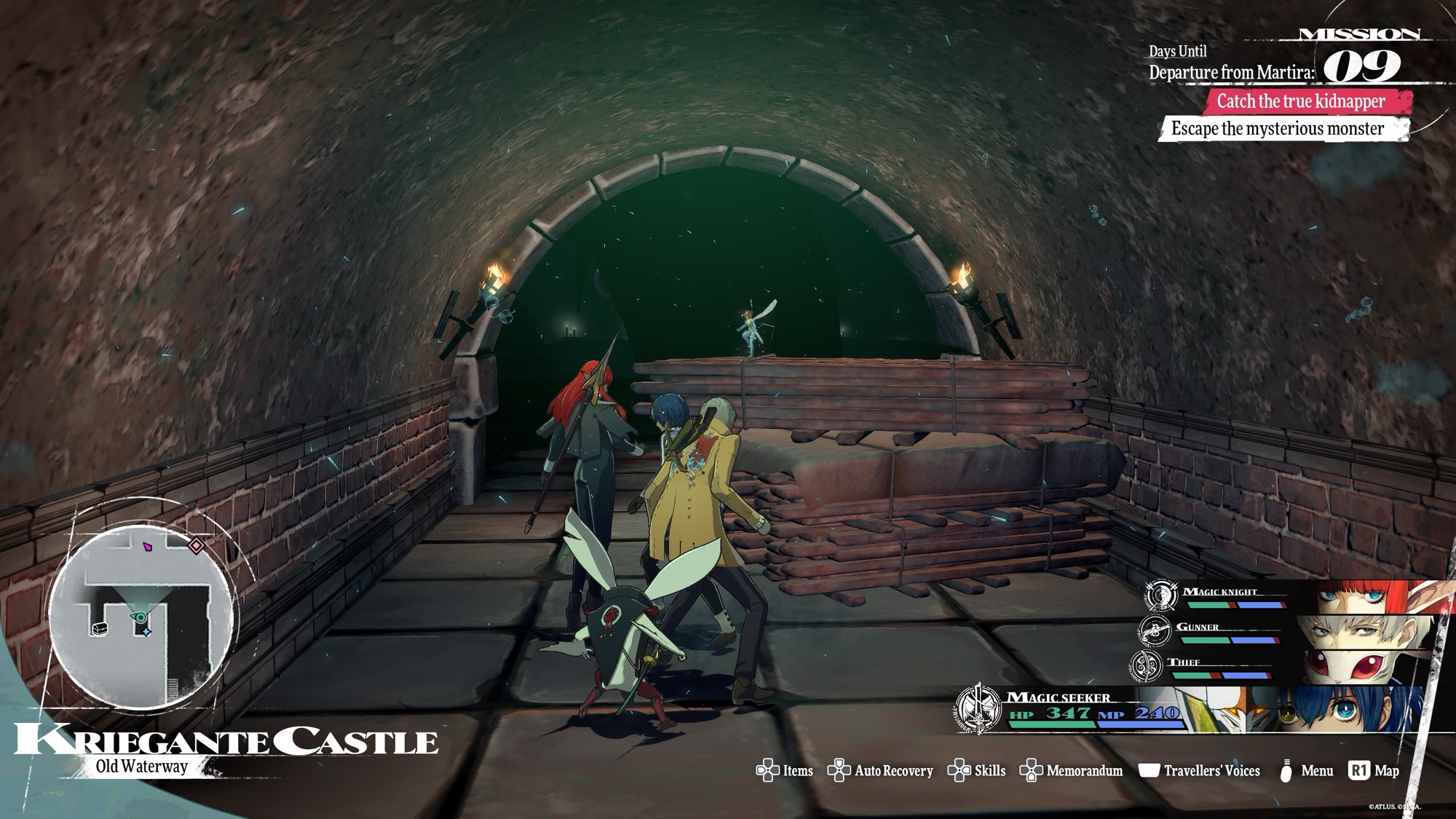Select the treasure chest marker on minimap

[x=100, y=628]
